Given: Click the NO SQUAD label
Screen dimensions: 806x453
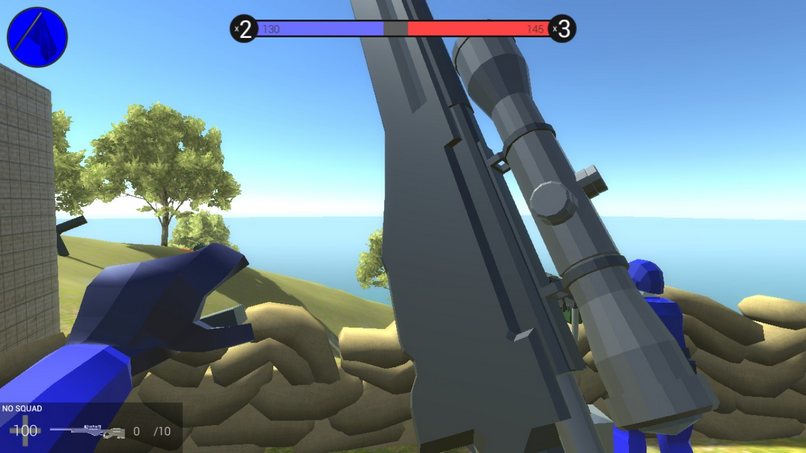Looking at the screenshot, I should [x=22, y=409].
